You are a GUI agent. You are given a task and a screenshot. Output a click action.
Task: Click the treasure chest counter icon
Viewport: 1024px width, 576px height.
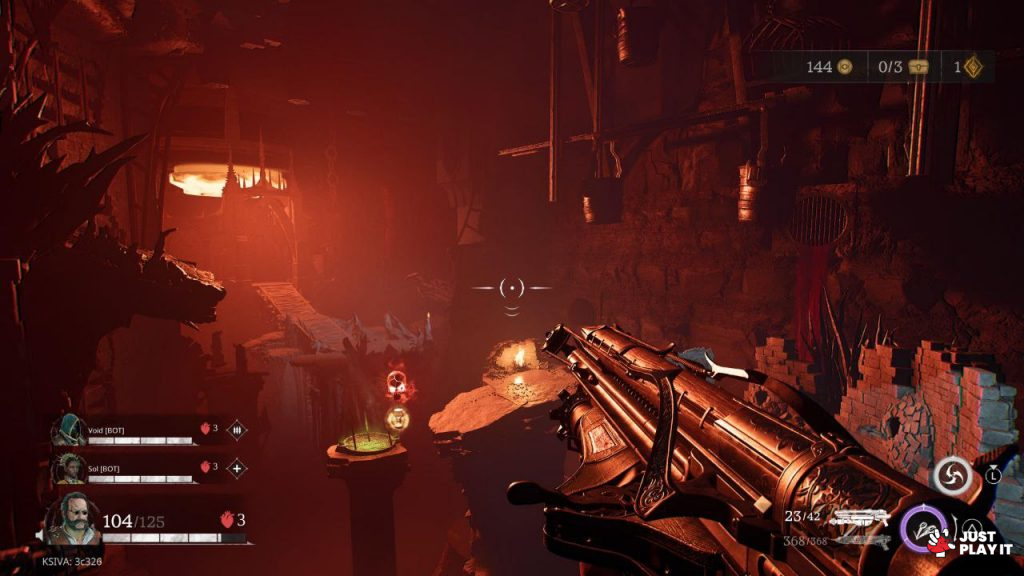[918, 67]
